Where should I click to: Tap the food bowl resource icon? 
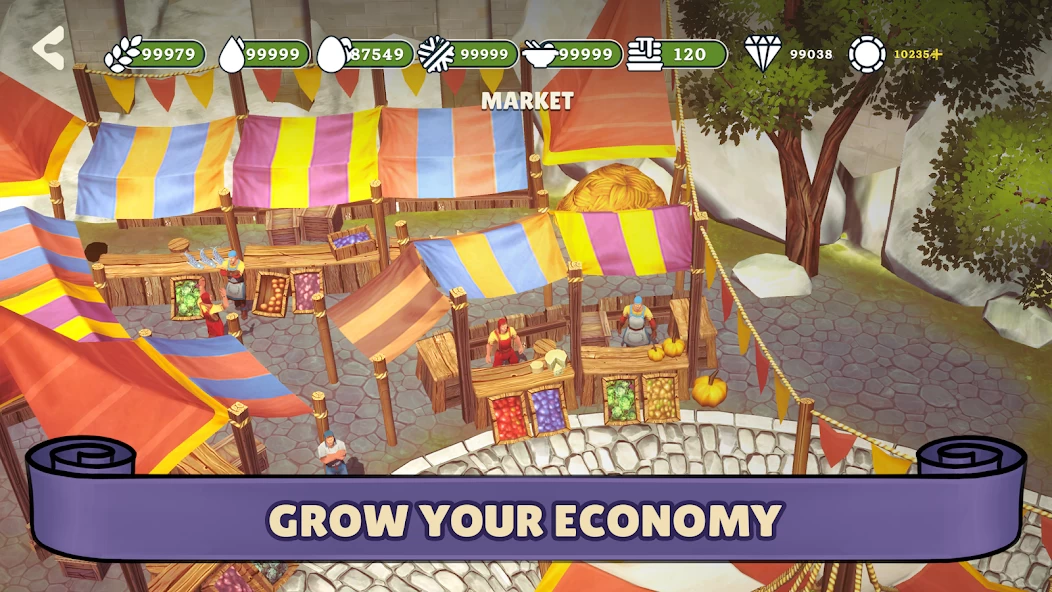tap(543, 54)
